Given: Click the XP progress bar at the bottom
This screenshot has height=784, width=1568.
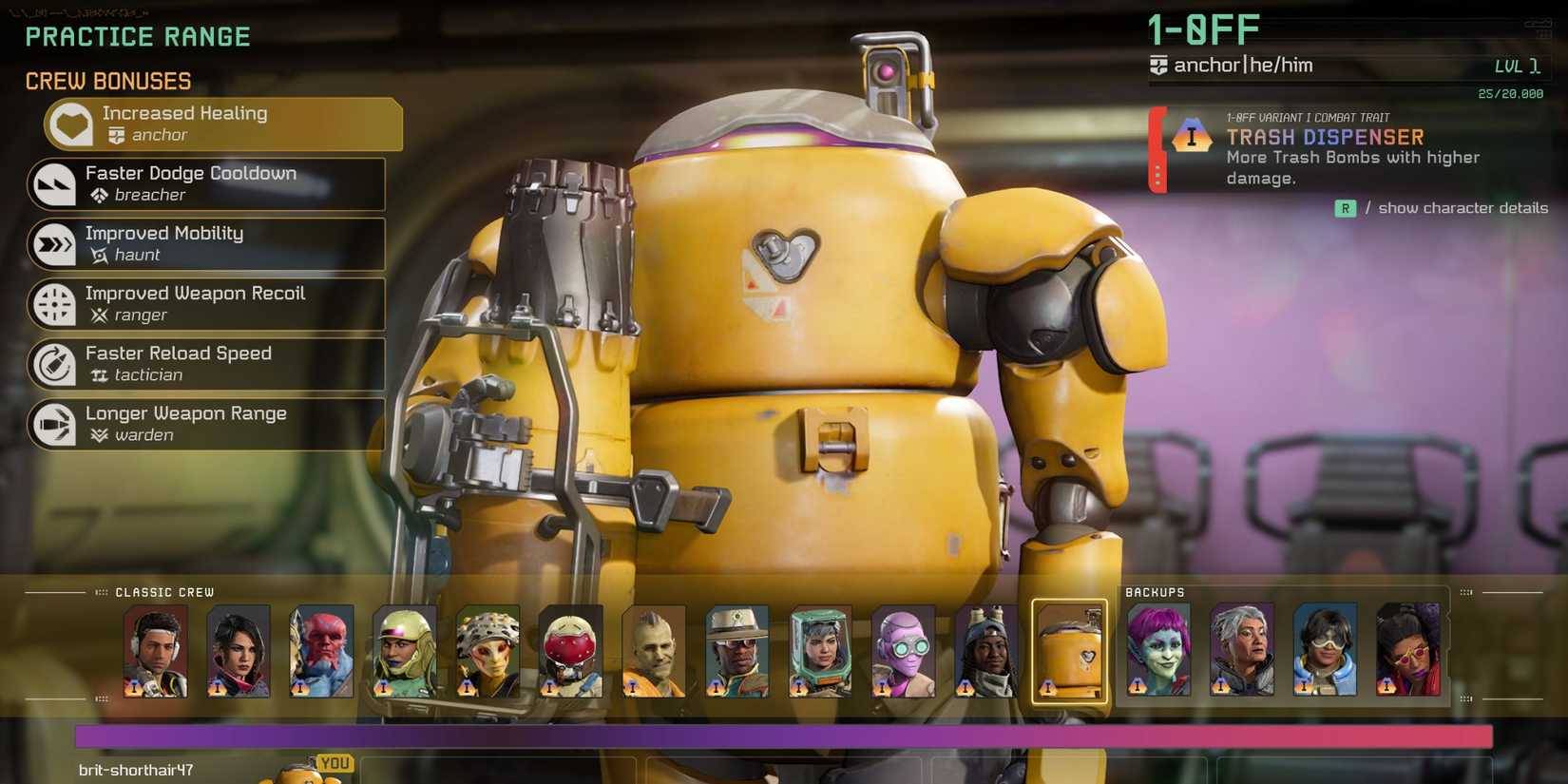Looking at the screenshot, I should [x=784, y=734].
